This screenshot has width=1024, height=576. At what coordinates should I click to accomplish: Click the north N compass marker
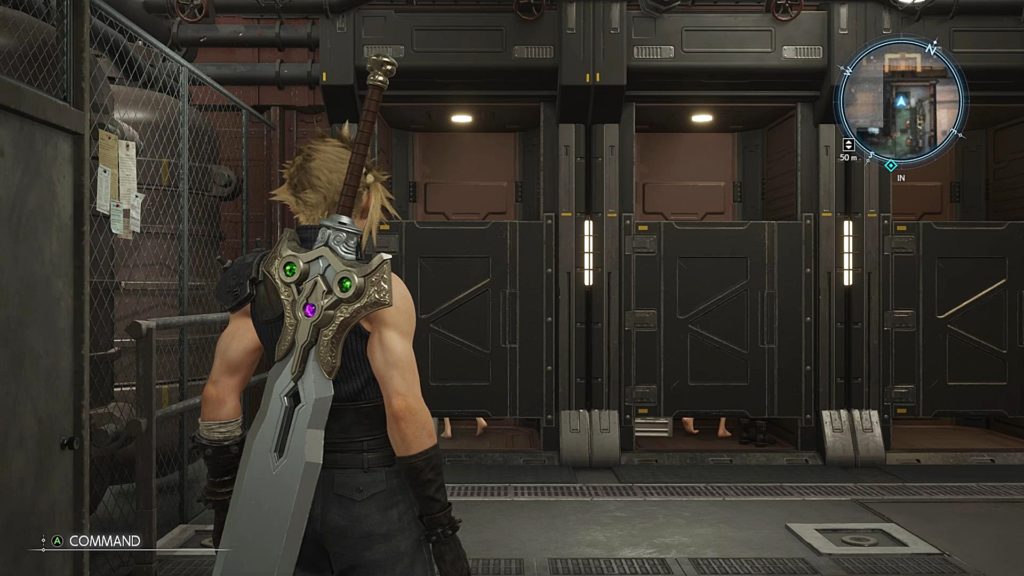point(931,48)
